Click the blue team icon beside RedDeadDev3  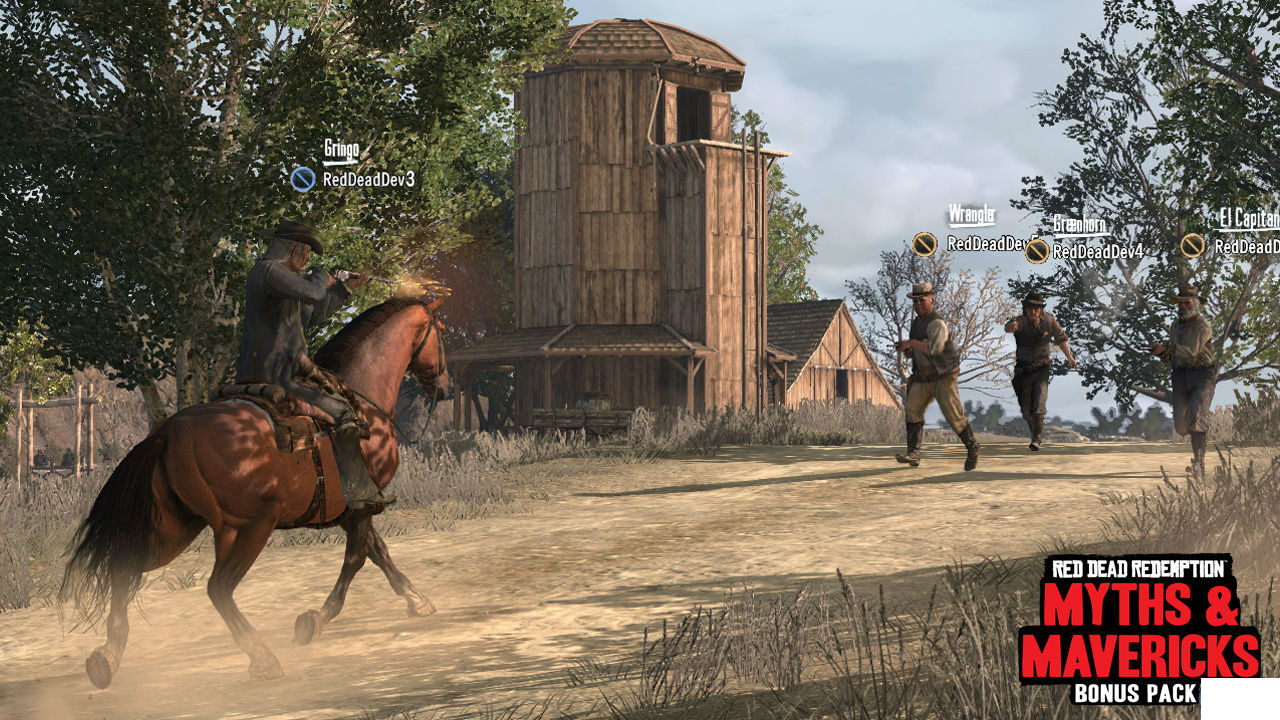click(x=303, y=179)
